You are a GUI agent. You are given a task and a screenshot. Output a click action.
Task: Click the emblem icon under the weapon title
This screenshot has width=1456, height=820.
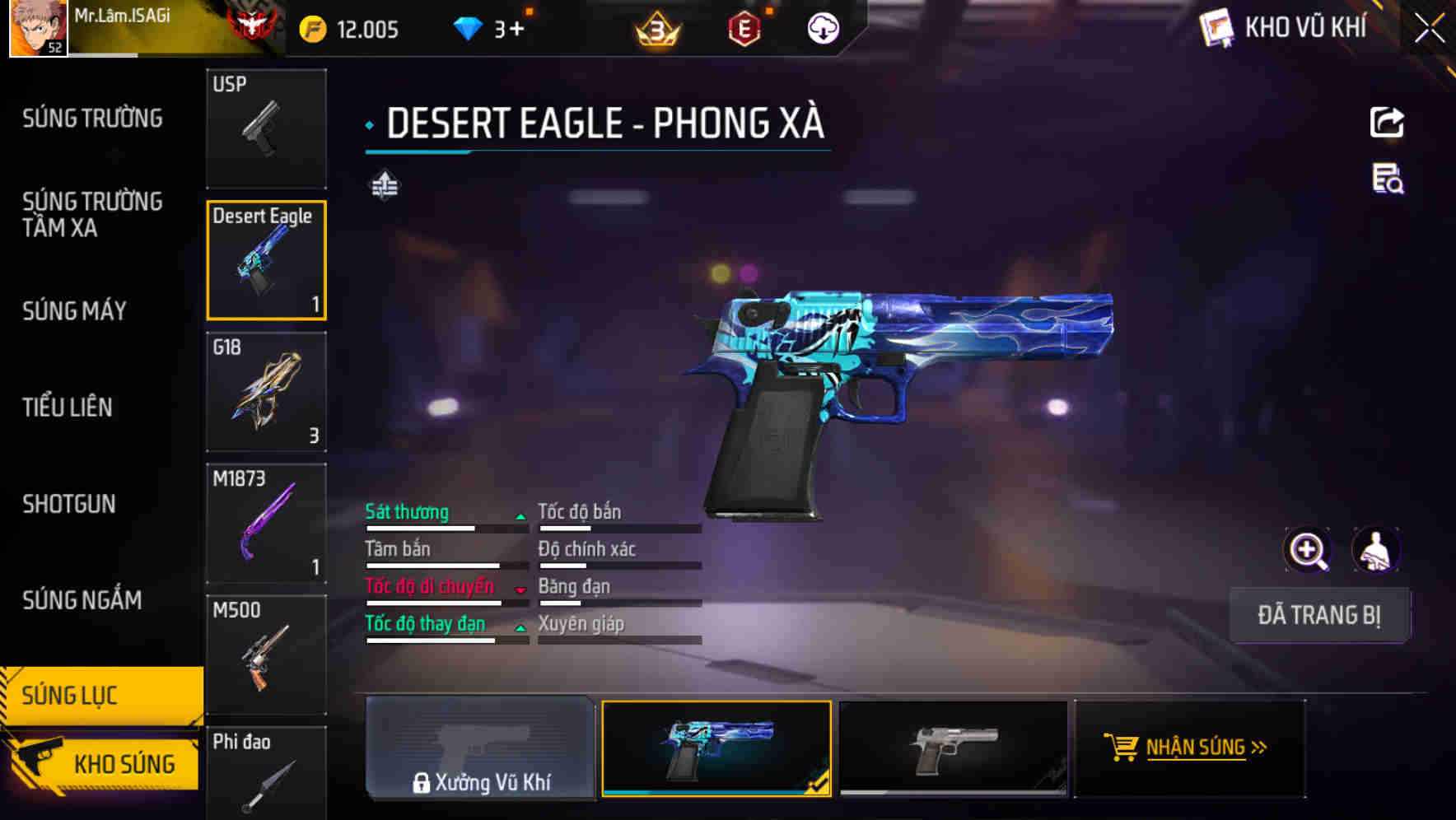tap(384, 186)
